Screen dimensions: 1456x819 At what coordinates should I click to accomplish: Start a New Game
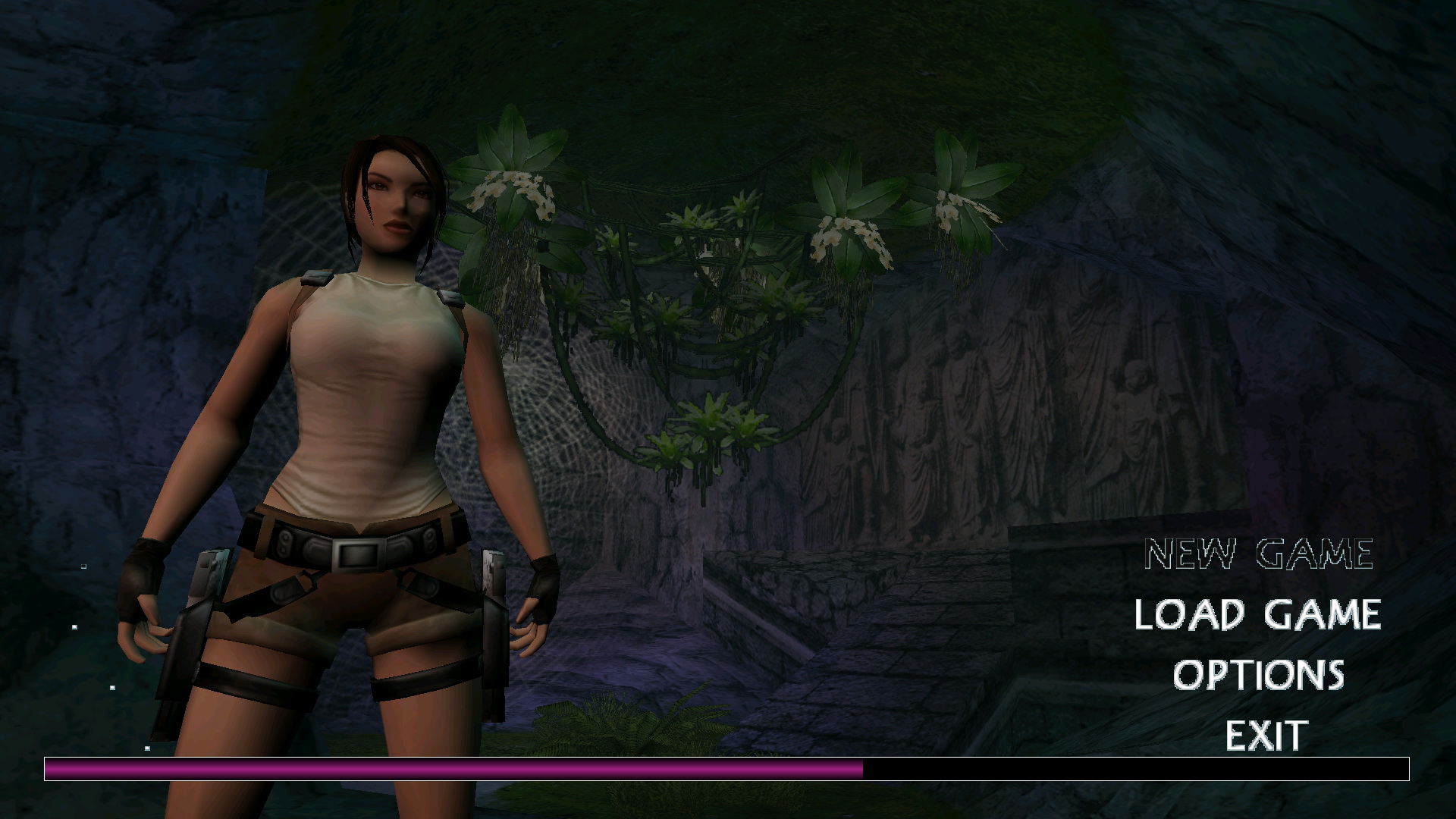pyautogui.click(x=1259, y=554)
